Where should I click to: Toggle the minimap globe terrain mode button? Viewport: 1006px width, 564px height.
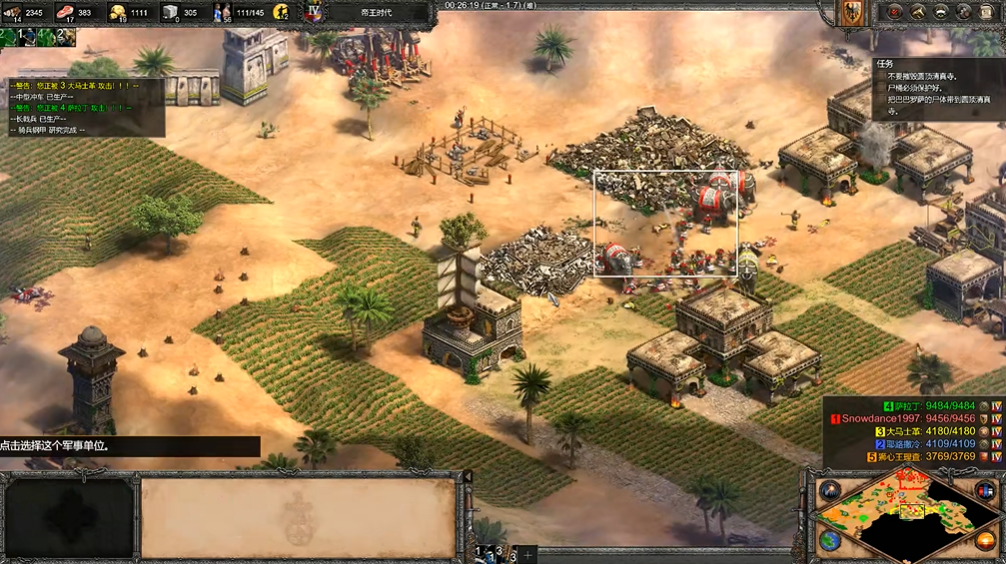click(829, 540)
